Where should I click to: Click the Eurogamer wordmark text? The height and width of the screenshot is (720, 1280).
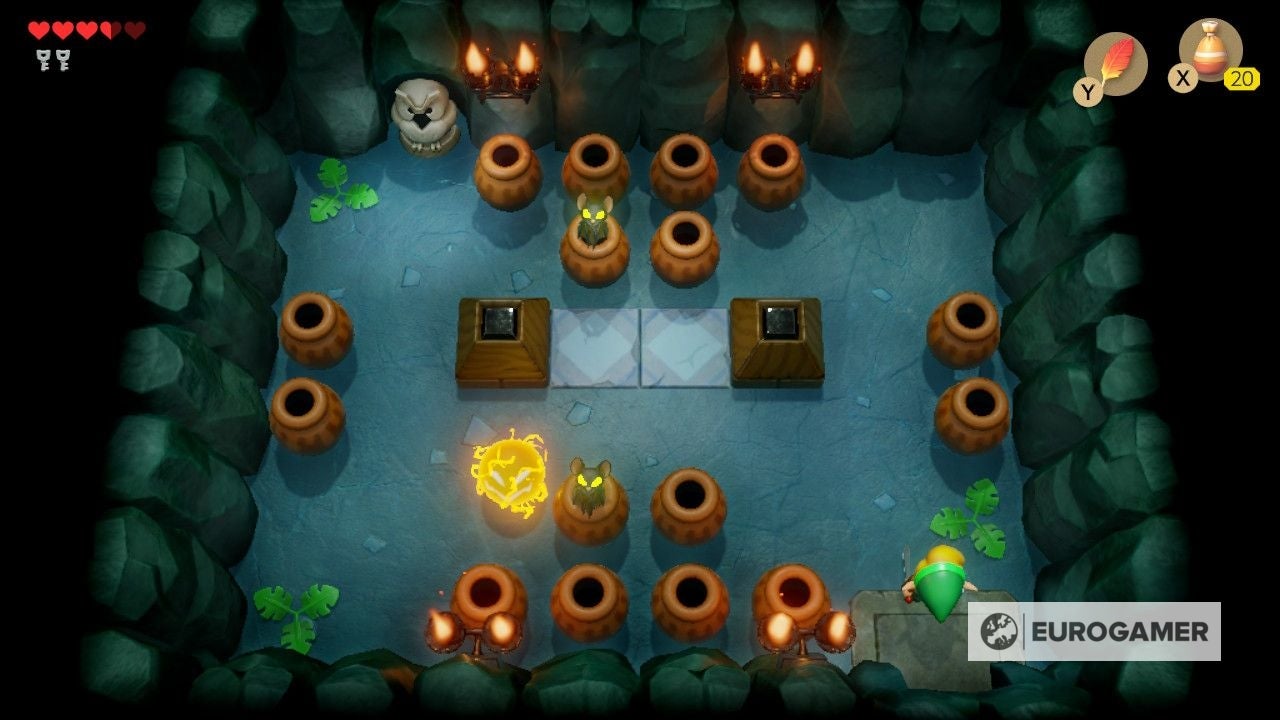1117,630
